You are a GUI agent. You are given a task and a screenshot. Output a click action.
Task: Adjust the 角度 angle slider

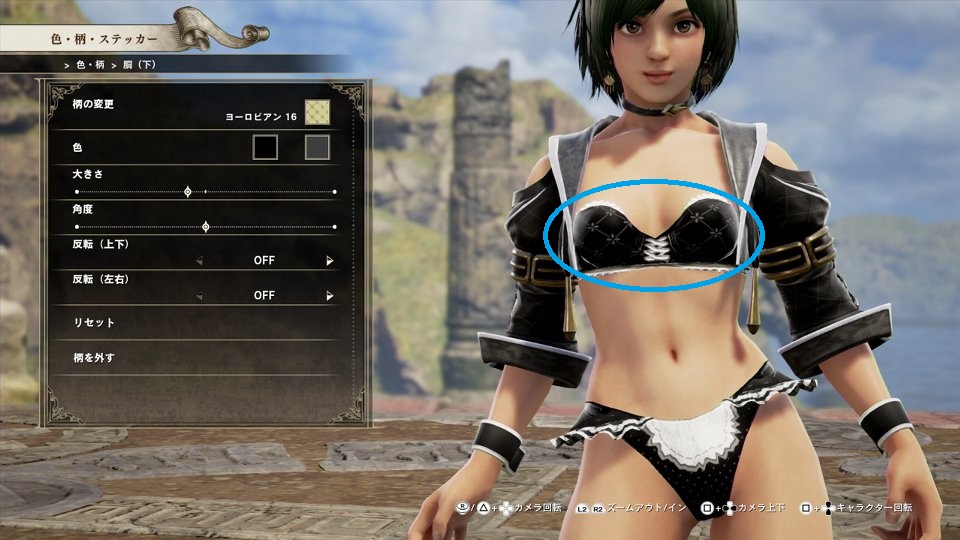206,227
